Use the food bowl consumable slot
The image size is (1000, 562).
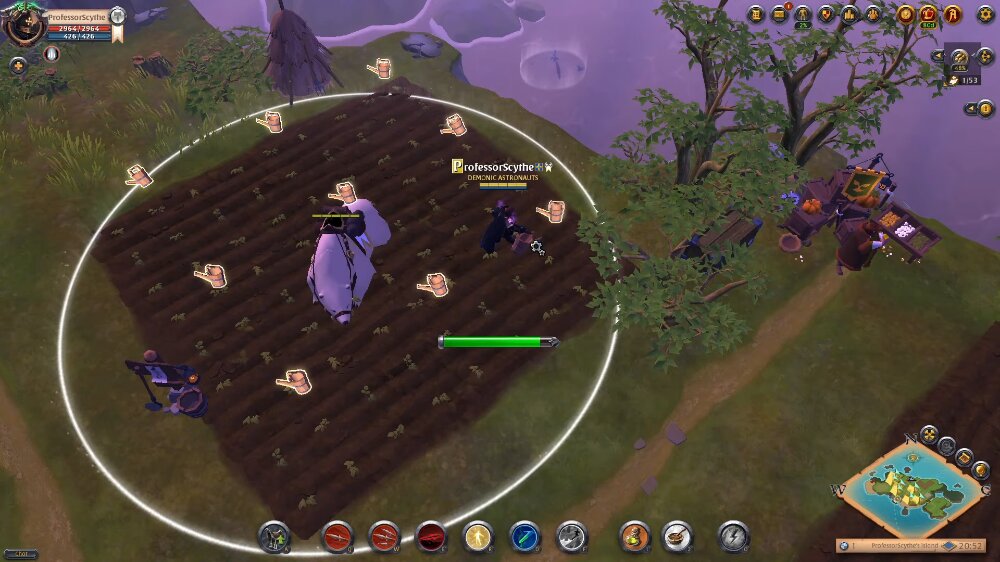(x=677, y=537)
